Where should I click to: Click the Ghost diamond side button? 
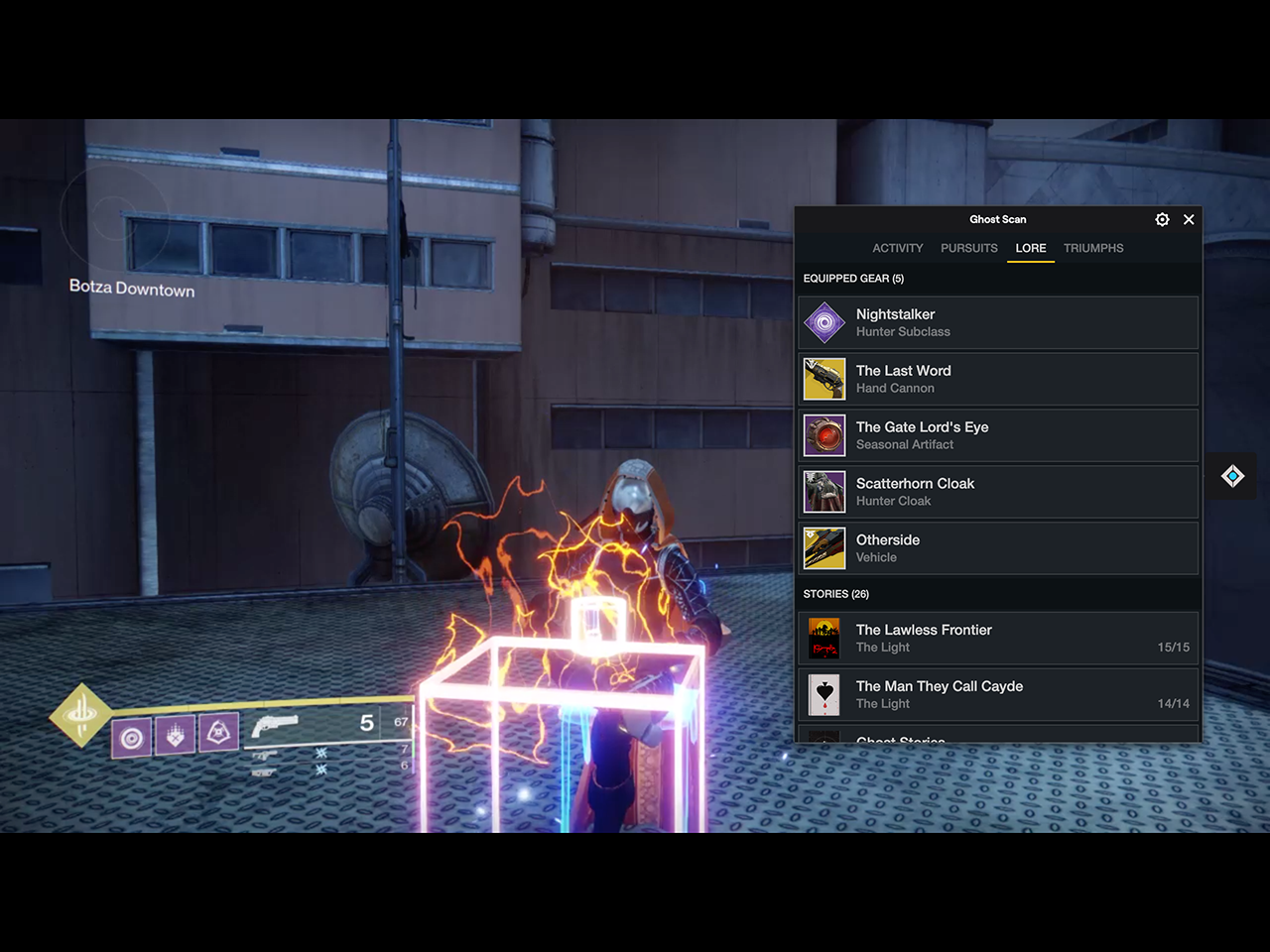tap(1232, 476)
